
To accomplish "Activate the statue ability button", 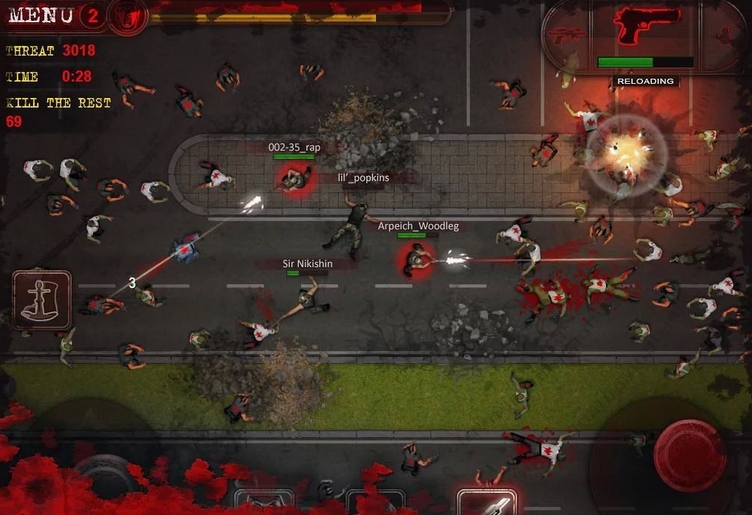I will click(x=42, y=299).
